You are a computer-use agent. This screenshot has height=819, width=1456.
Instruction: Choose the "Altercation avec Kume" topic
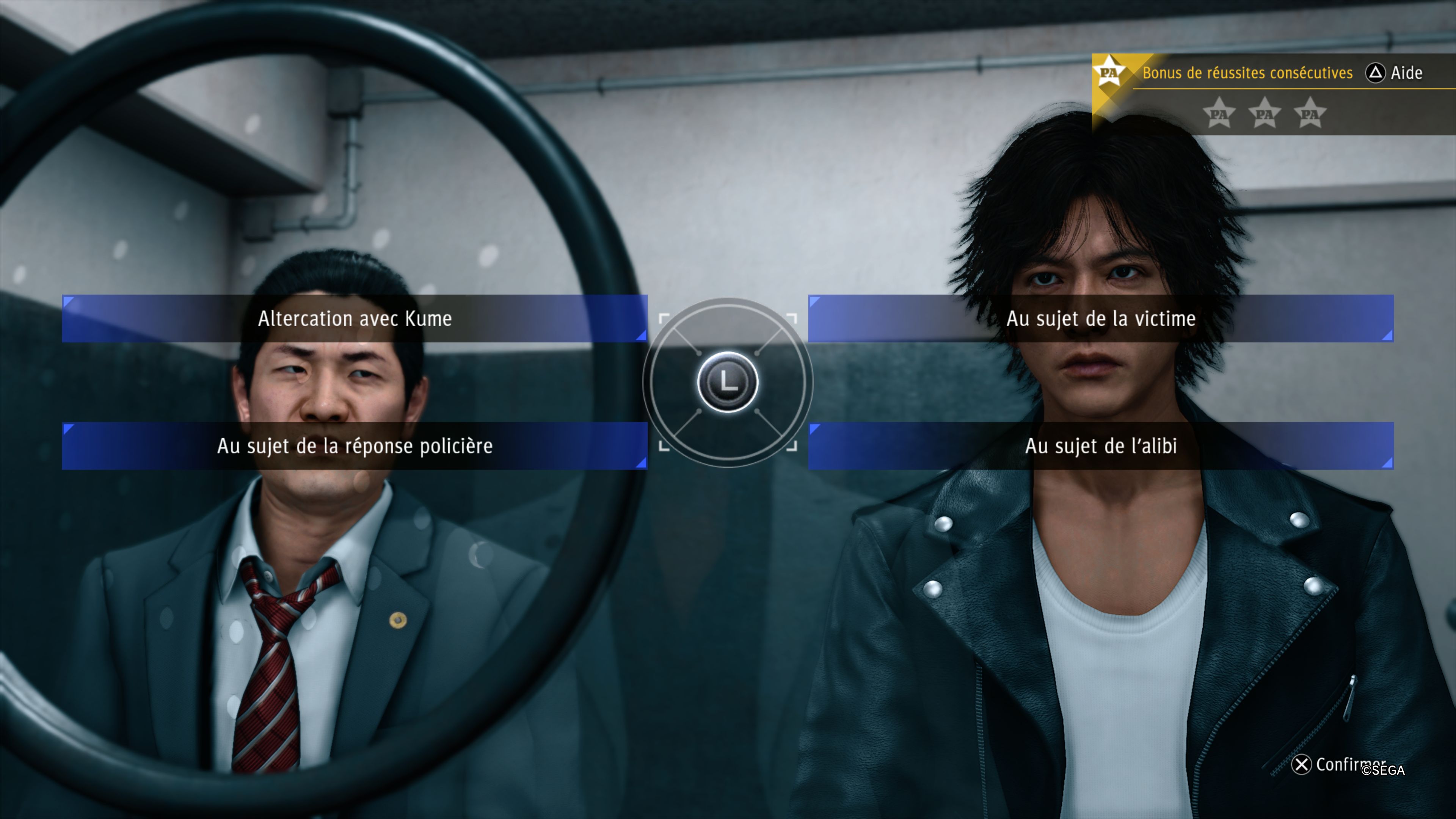pos(355,318)
